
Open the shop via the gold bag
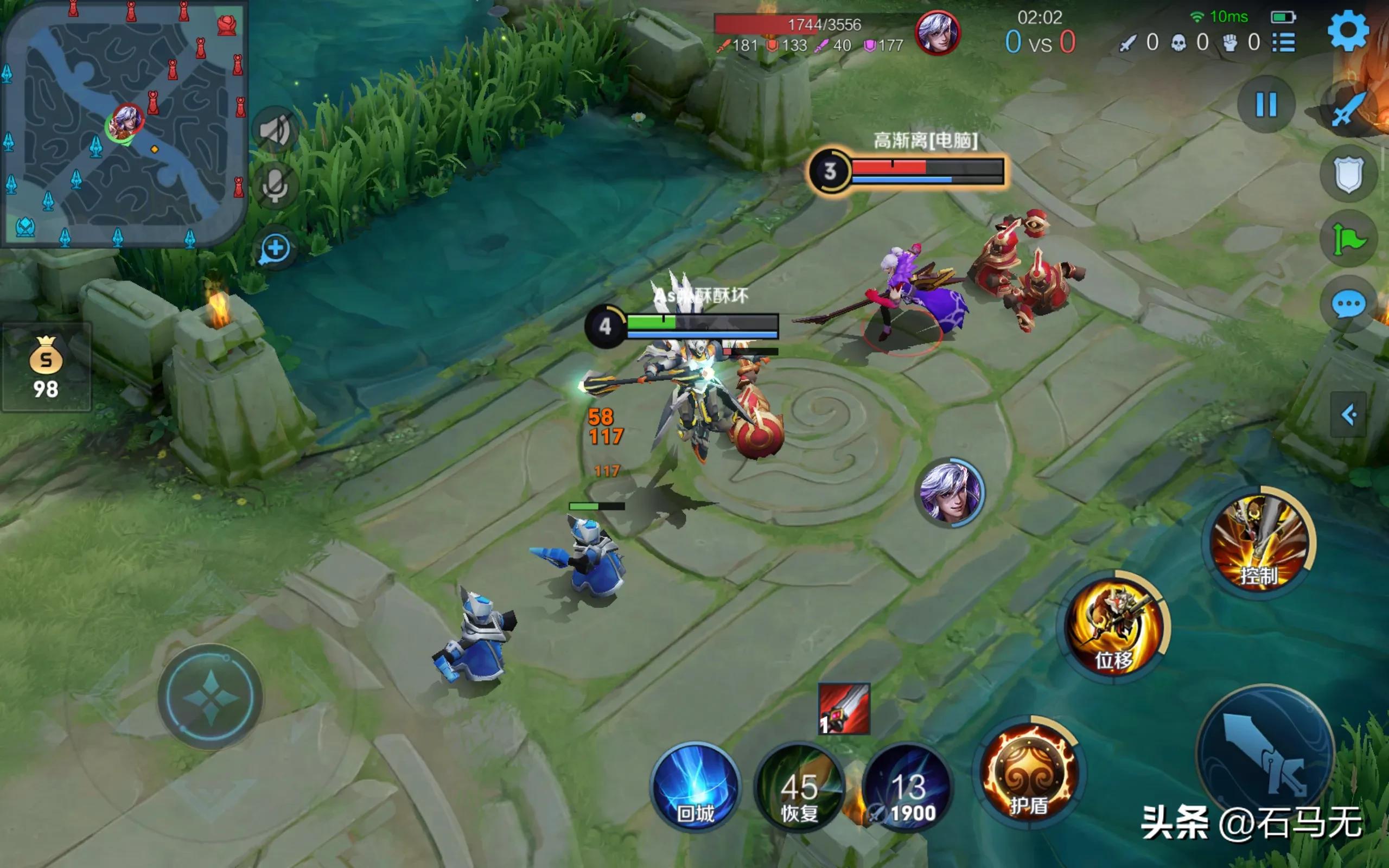(46, 367)
